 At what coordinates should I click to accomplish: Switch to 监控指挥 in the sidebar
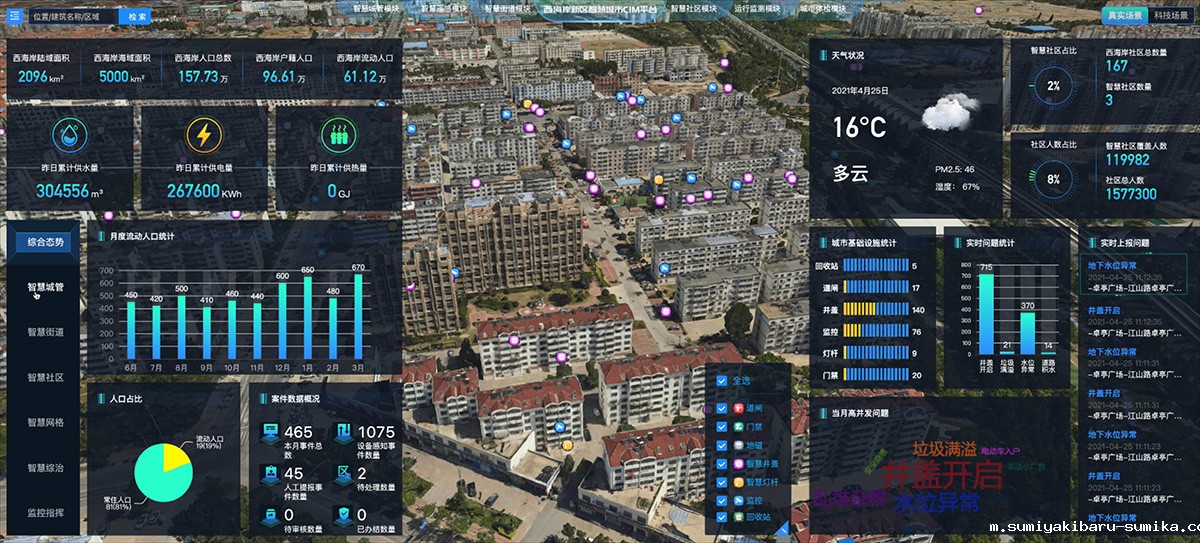click(x=45, y=512)
